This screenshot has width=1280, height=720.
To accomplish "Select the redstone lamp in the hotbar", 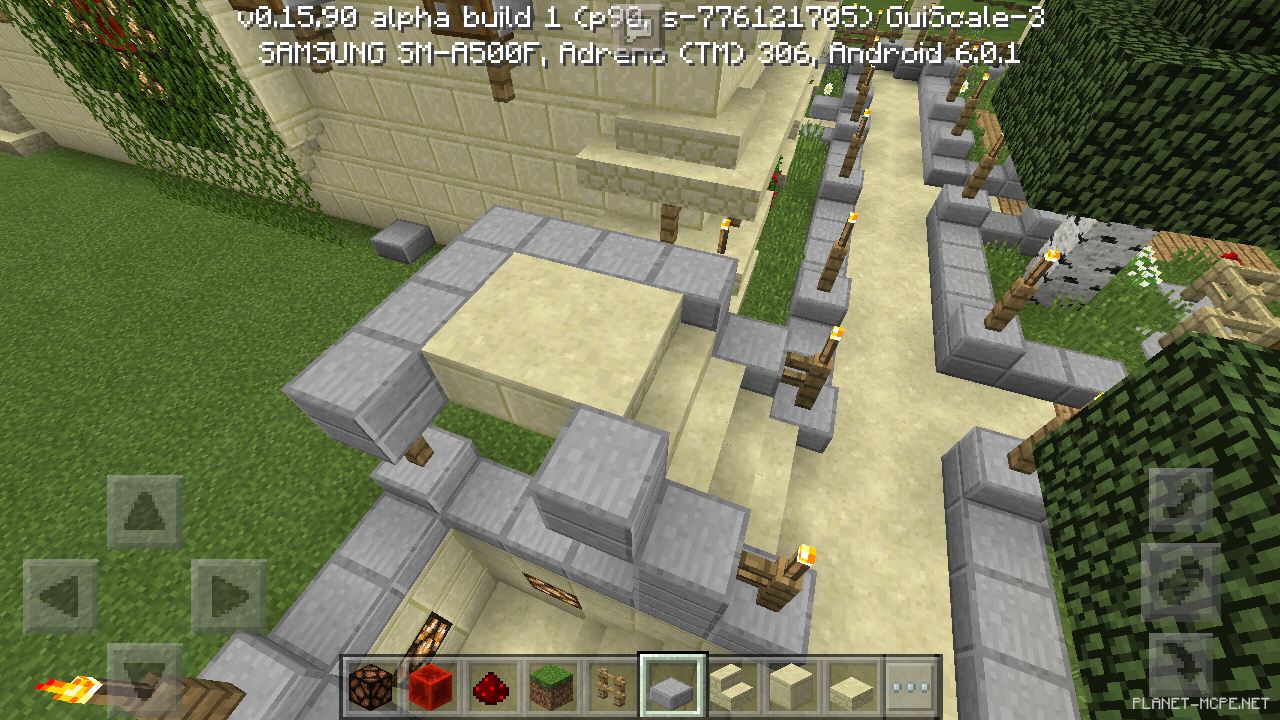I will coord(371,688).
